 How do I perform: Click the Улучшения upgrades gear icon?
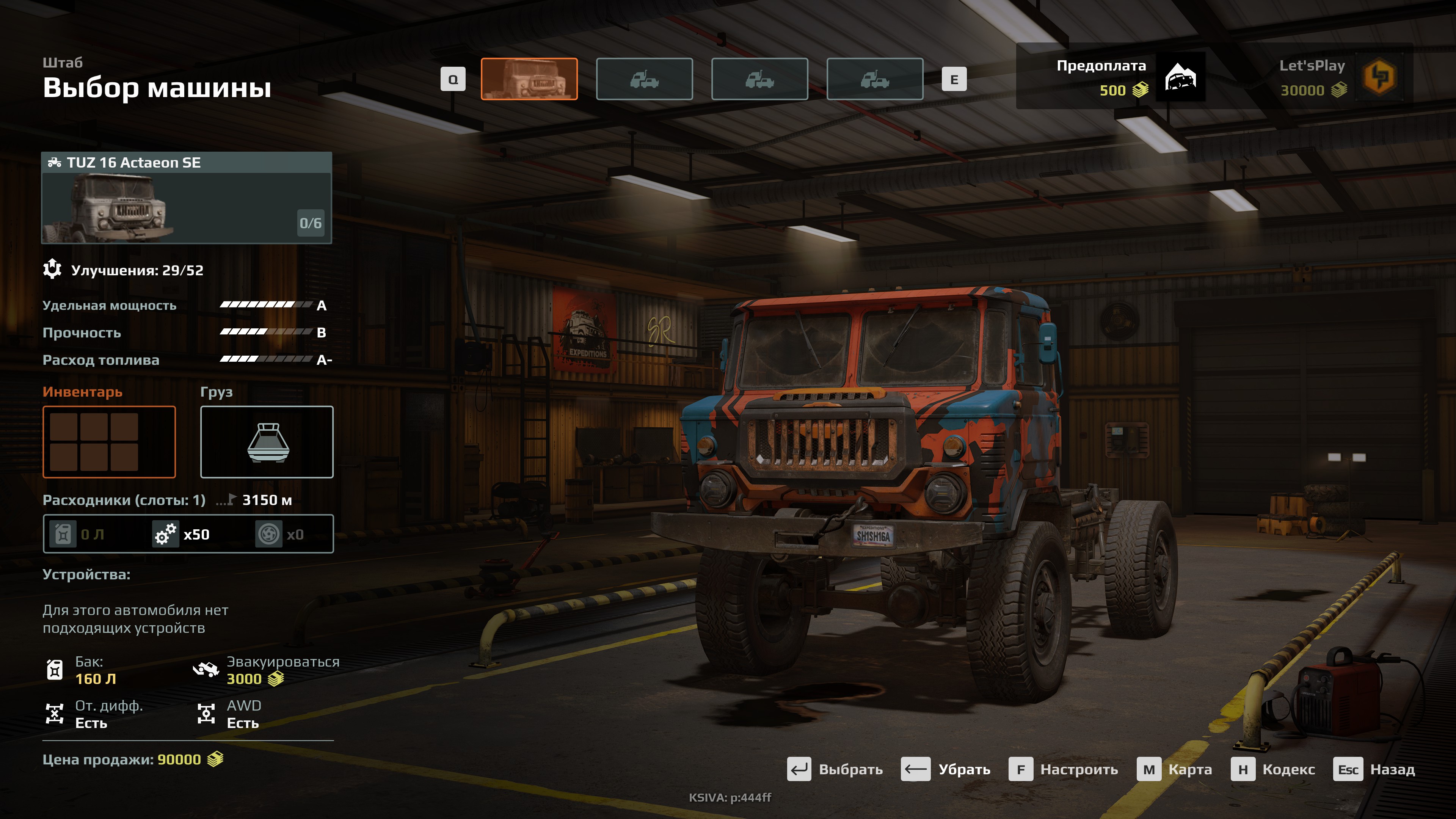[53, 269]
